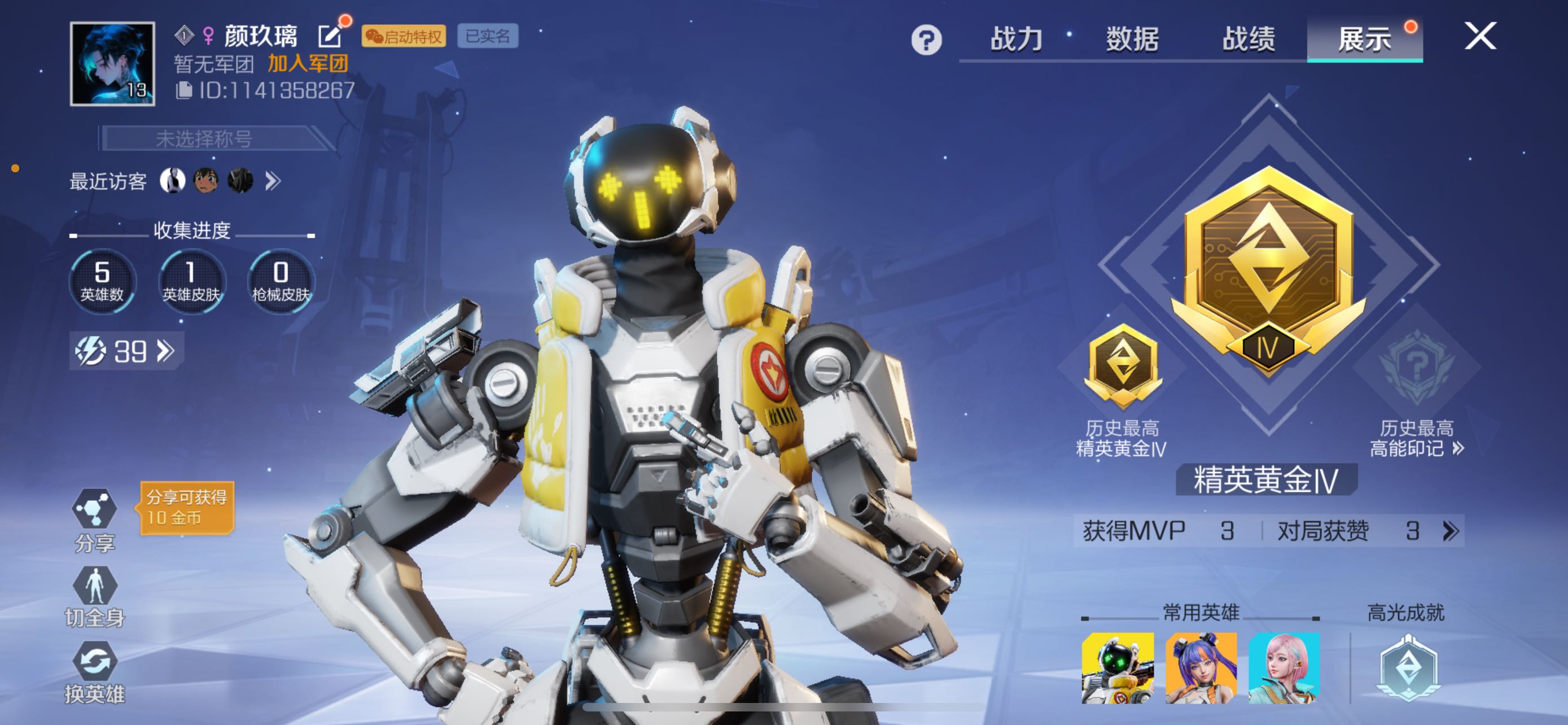The height and width of the screenshot is (725, 1568).
Task: Open the 数据 tab
Action: click(1132, 39)
